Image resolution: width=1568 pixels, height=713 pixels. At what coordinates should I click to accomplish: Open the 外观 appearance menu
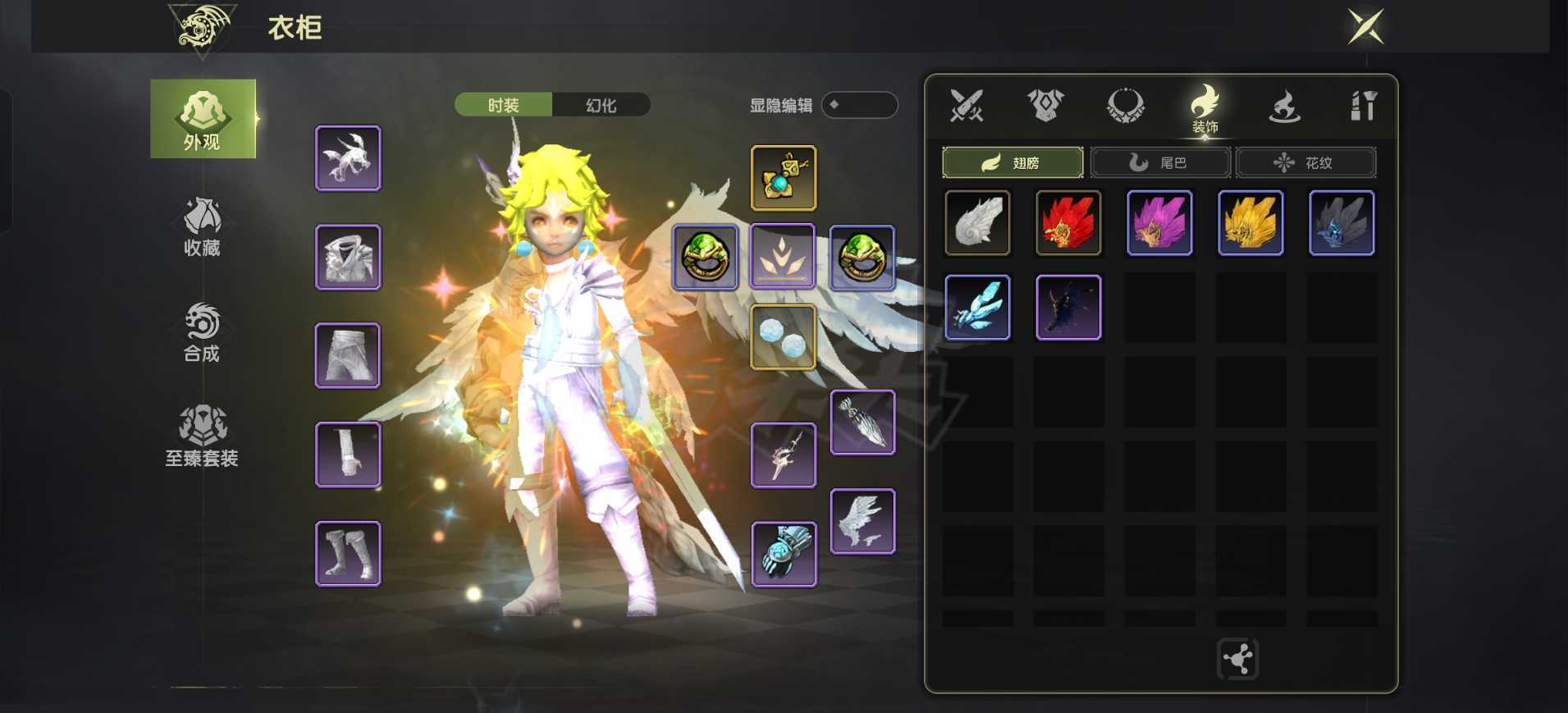point(203,119)
